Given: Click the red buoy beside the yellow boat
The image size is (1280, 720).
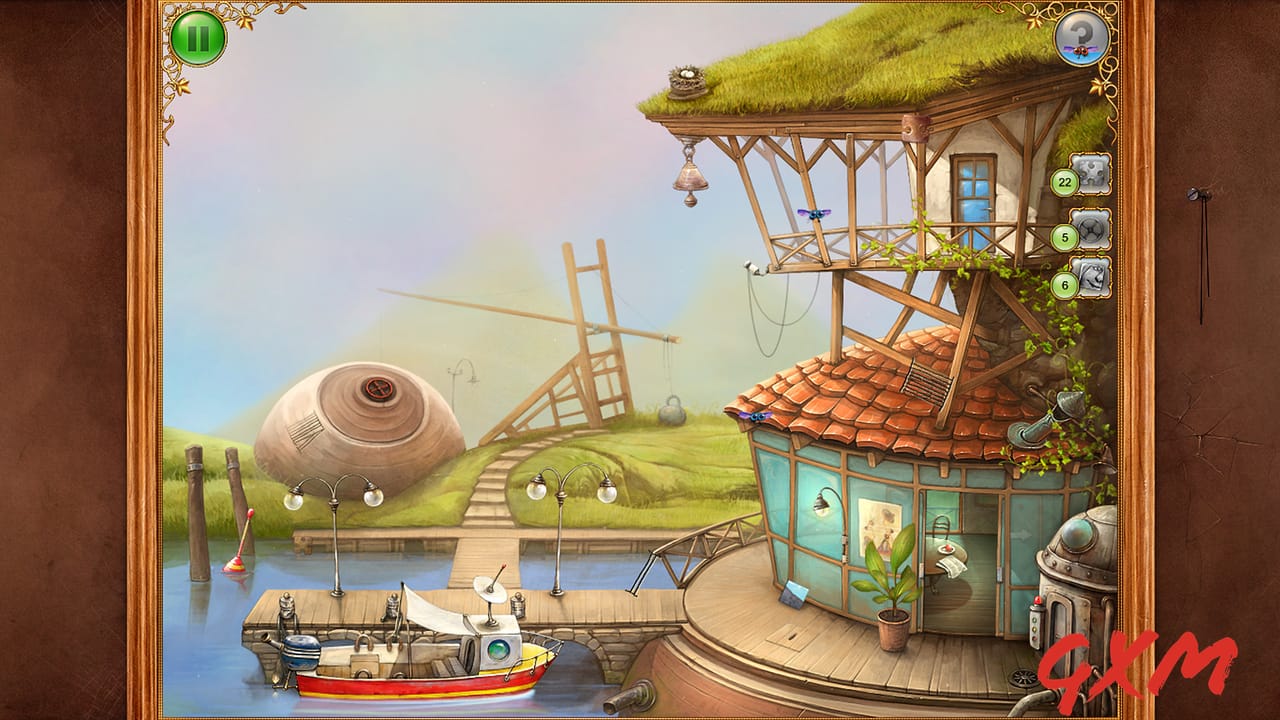Looking at the screenshot, I should pos(235,564).
